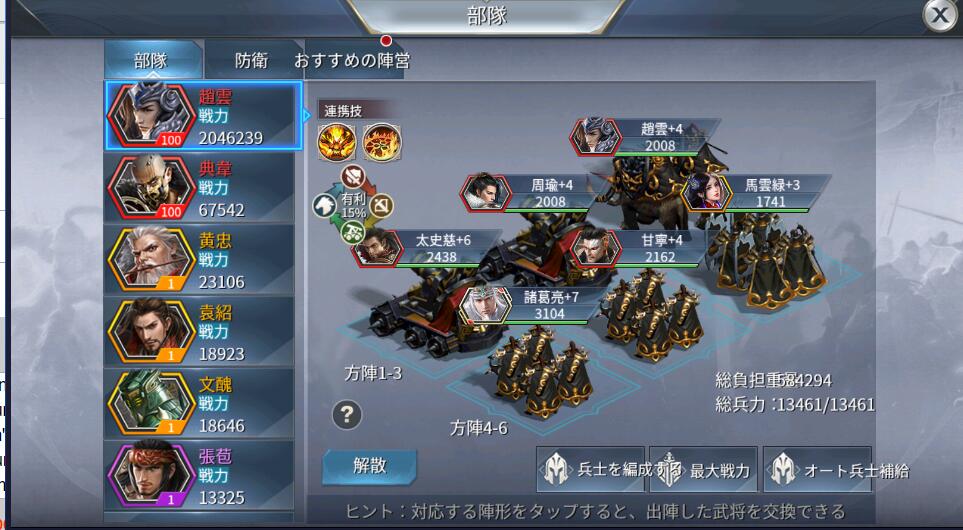Image resolution: width=963 pixels, height=530 pixels.
Task: Apply the 最大戦力 option
Action: 704,470
